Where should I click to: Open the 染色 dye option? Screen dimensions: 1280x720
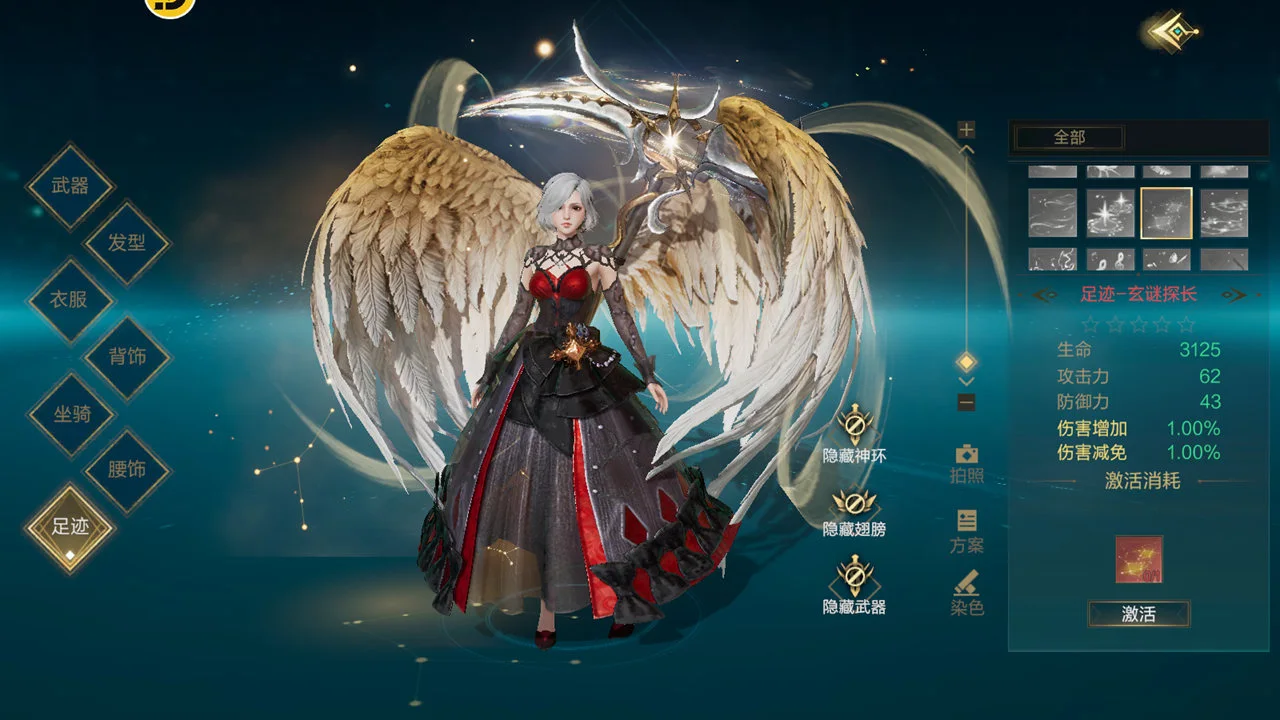pyautogui.click(x=966, y=592)
